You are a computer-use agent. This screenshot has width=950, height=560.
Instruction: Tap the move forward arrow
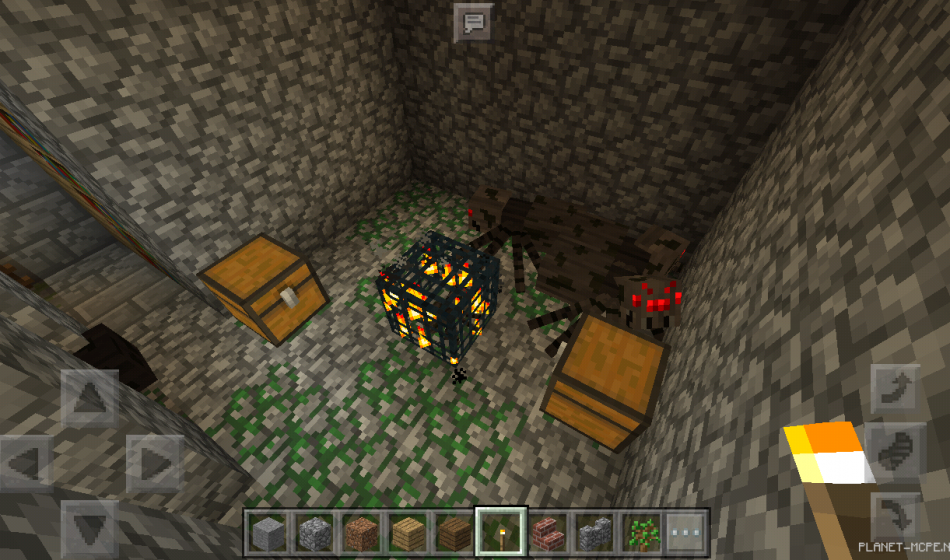[x=90, y=398]
